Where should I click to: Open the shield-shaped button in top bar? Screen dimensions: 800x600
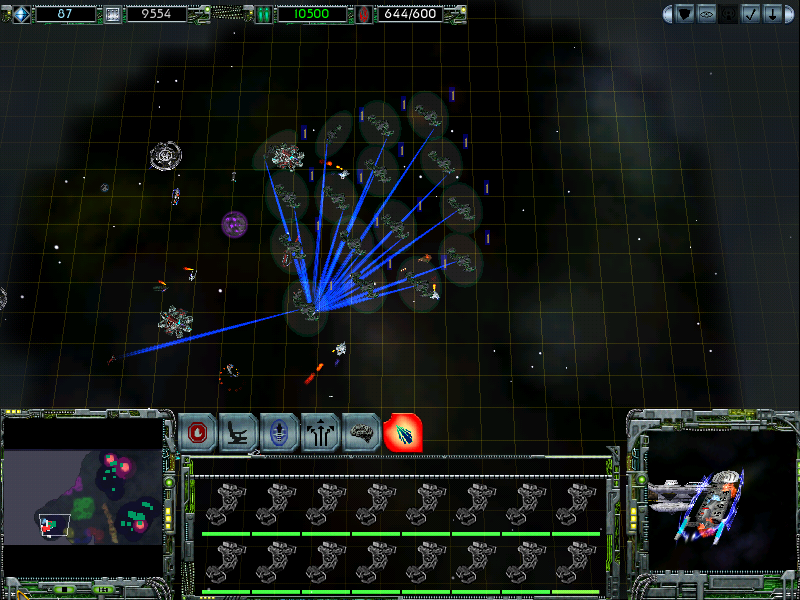(685, 14)
